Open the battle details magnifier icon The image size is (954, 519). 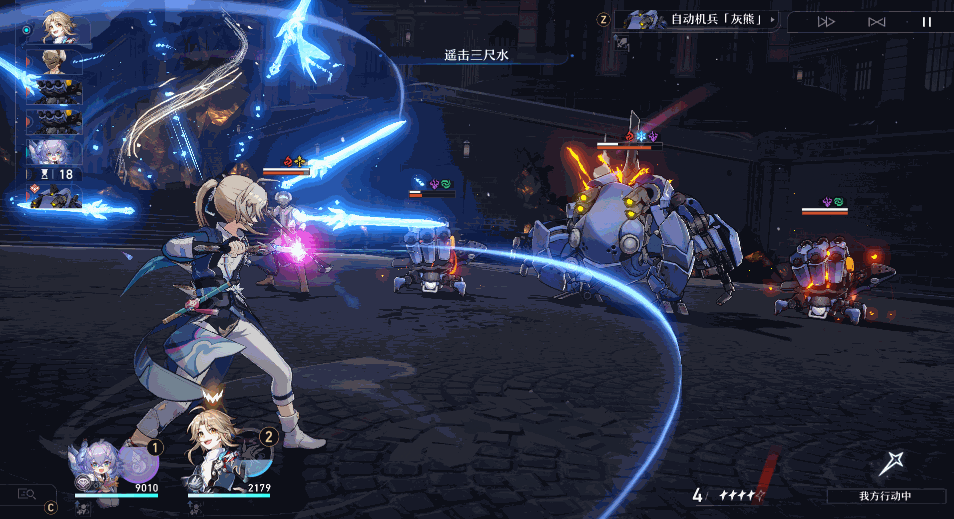[26, 492]
